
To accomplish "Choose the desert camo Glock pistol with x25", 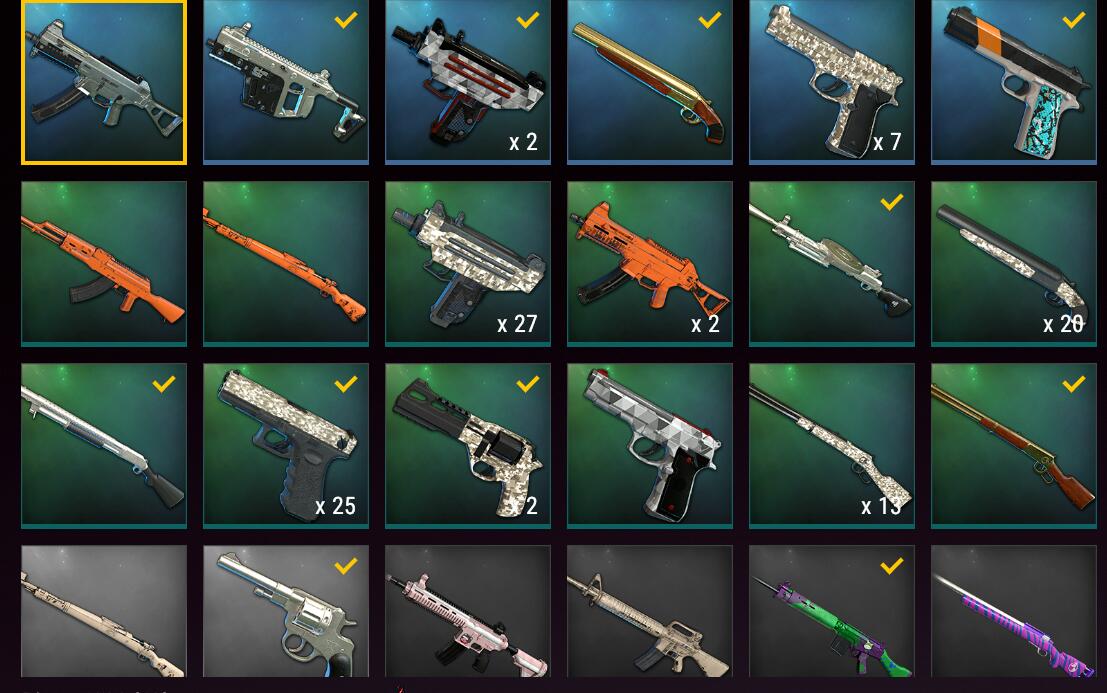I will click(286, 445).
